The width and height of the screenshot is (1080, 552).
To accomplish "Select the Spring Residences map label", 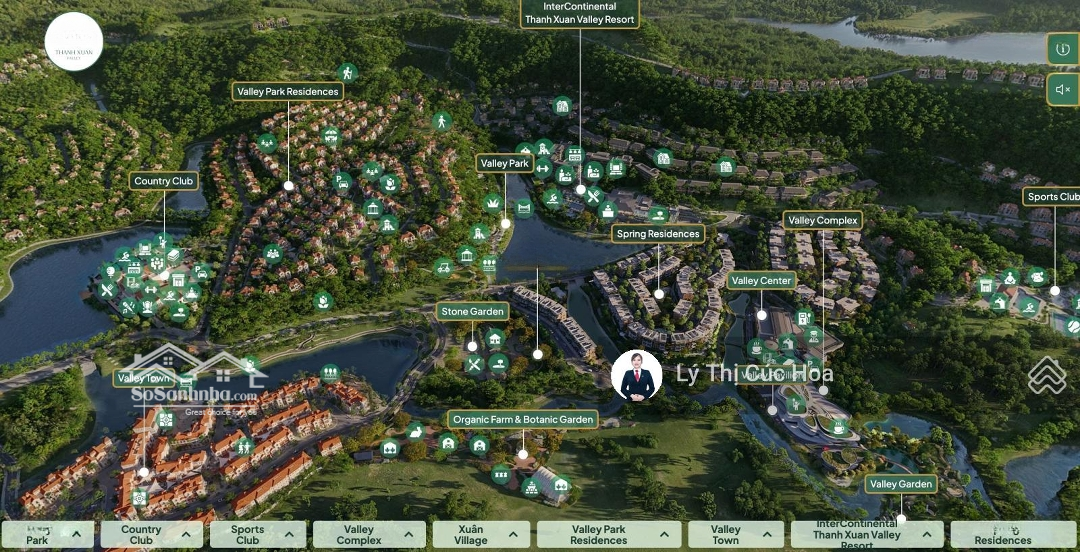I will (658, 234).
